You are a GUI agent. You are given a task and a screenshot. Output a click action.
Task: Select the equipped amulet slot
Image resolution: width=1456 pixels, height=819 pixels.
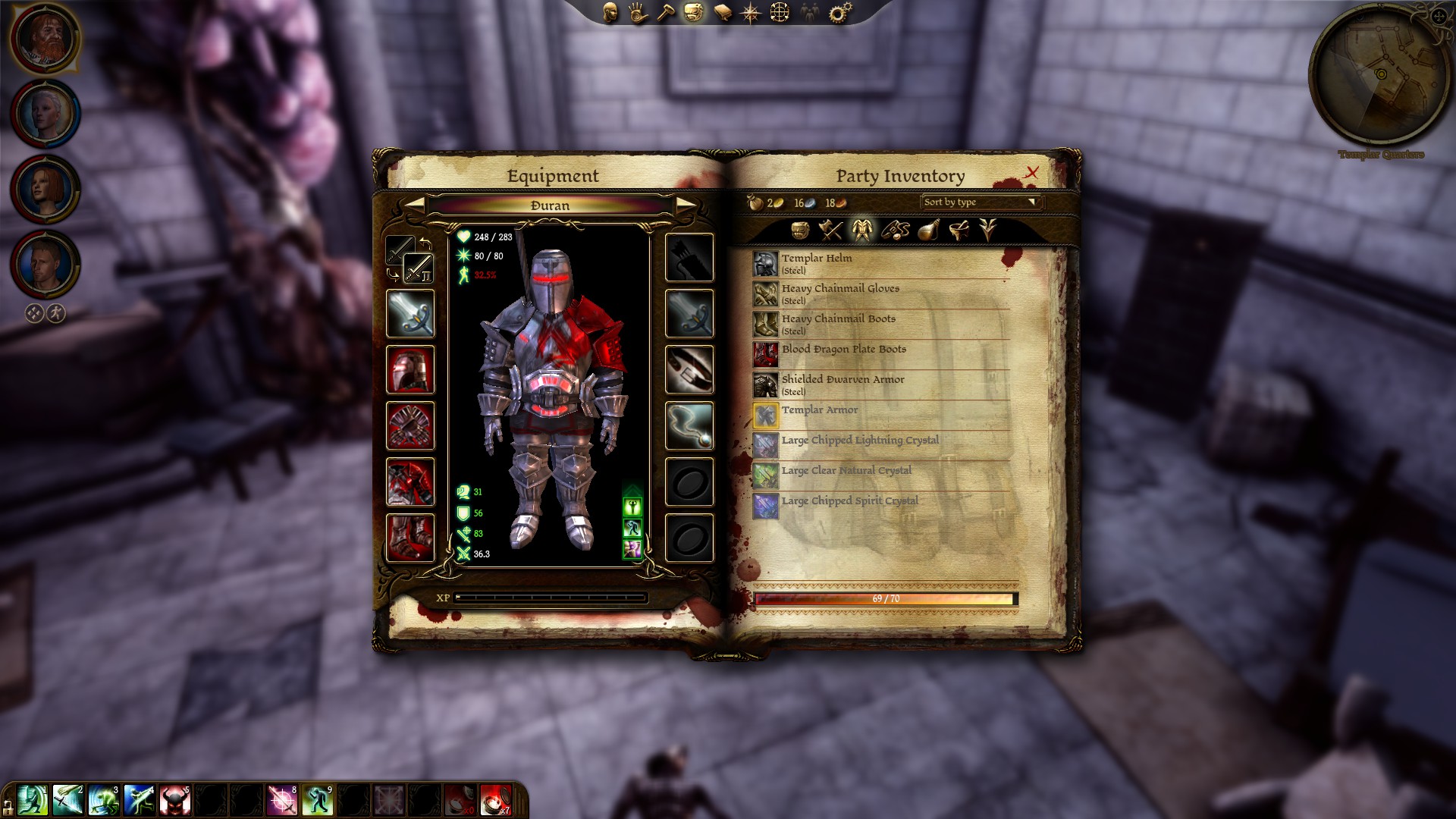point(689,425)
